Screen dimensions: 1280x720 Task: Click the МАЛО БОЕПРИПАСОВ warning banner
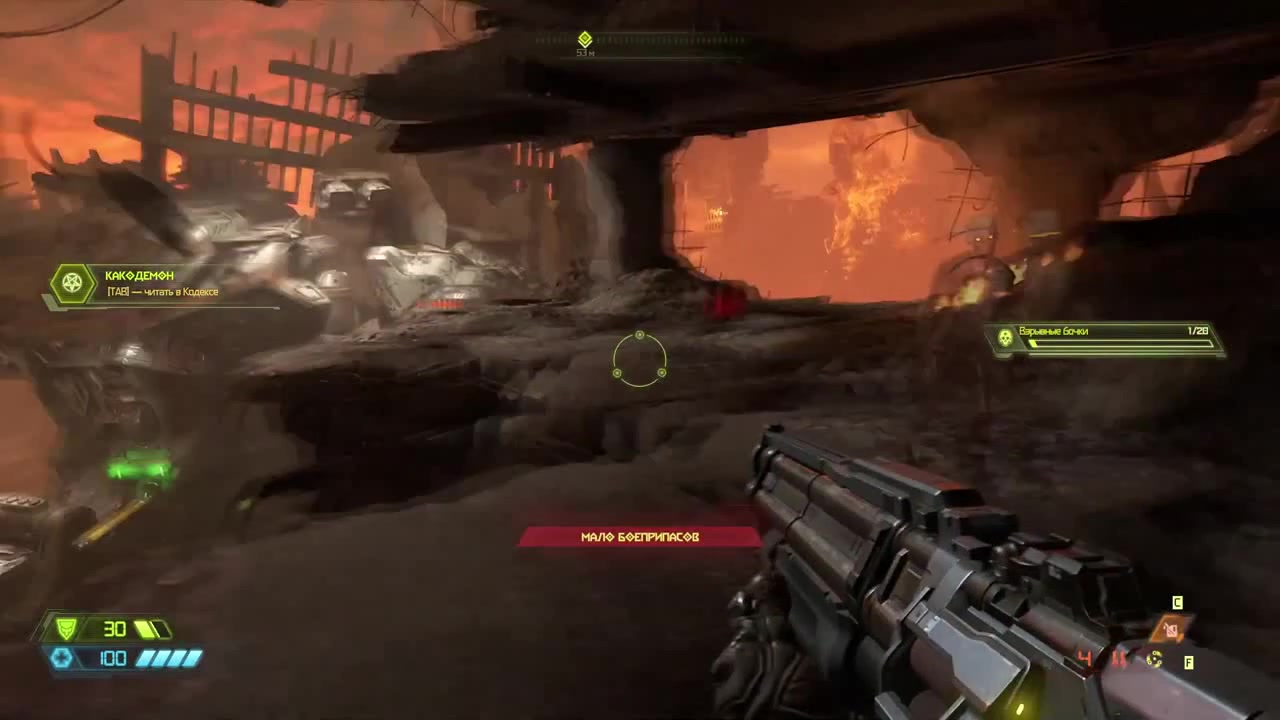tap(639, 536)
